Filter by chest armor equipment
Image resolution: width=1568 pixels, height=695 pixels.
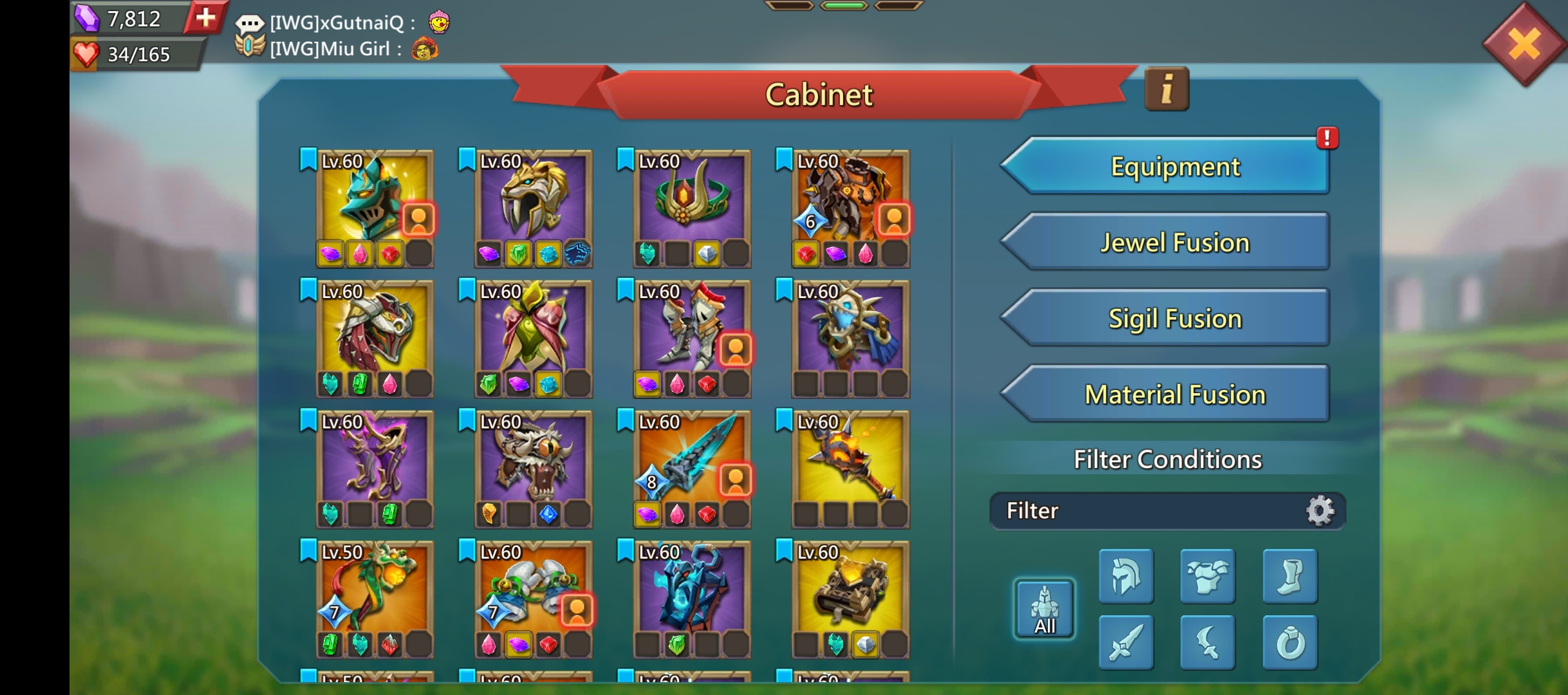(1208, 577)
